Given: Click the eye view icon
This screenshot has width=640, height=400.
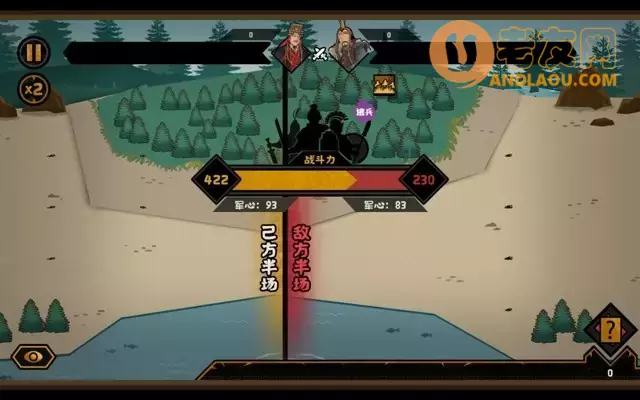Looking at the screenshot, I should (33, 356).
